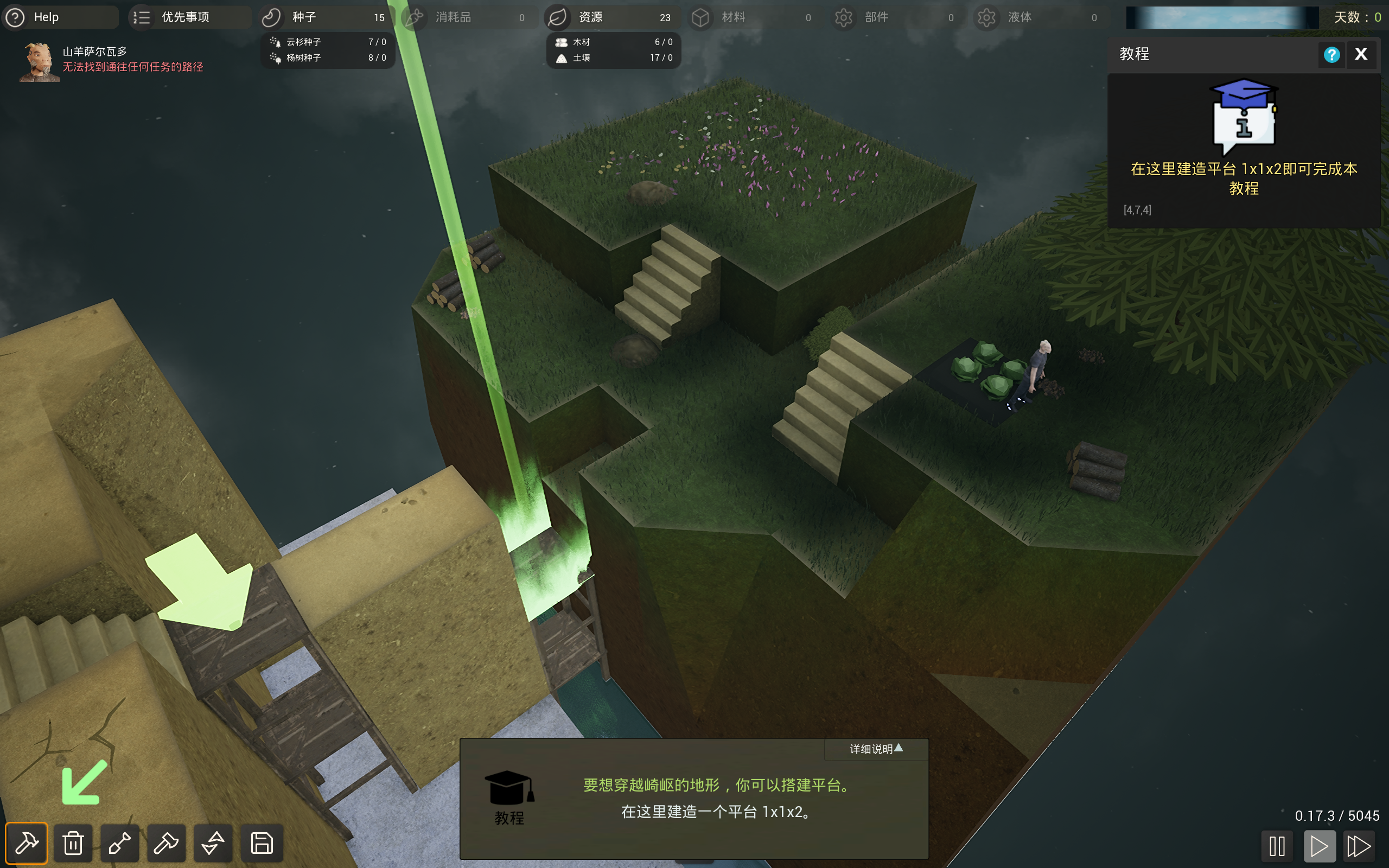
Task: Close the 教程 tutorial panel
Action: [x=1361, y=54]
